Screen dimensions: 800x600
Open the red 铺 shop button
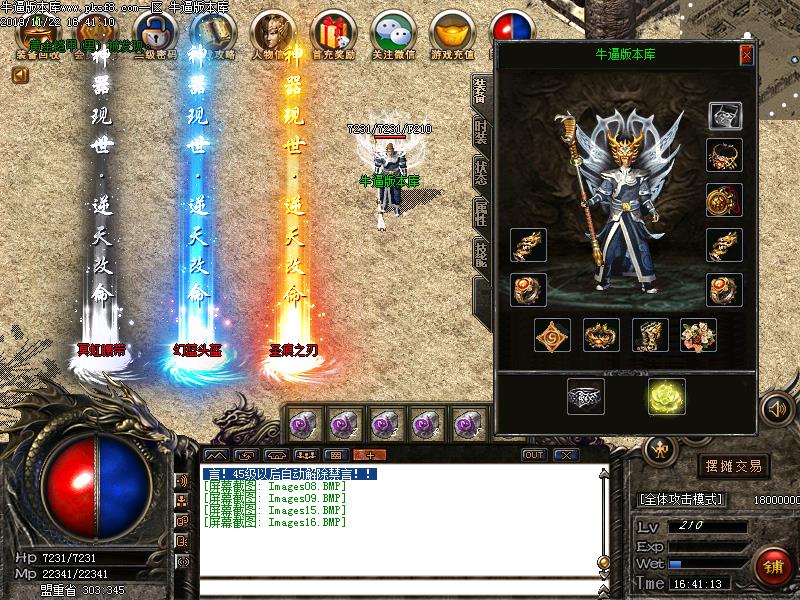pos(771,567)
